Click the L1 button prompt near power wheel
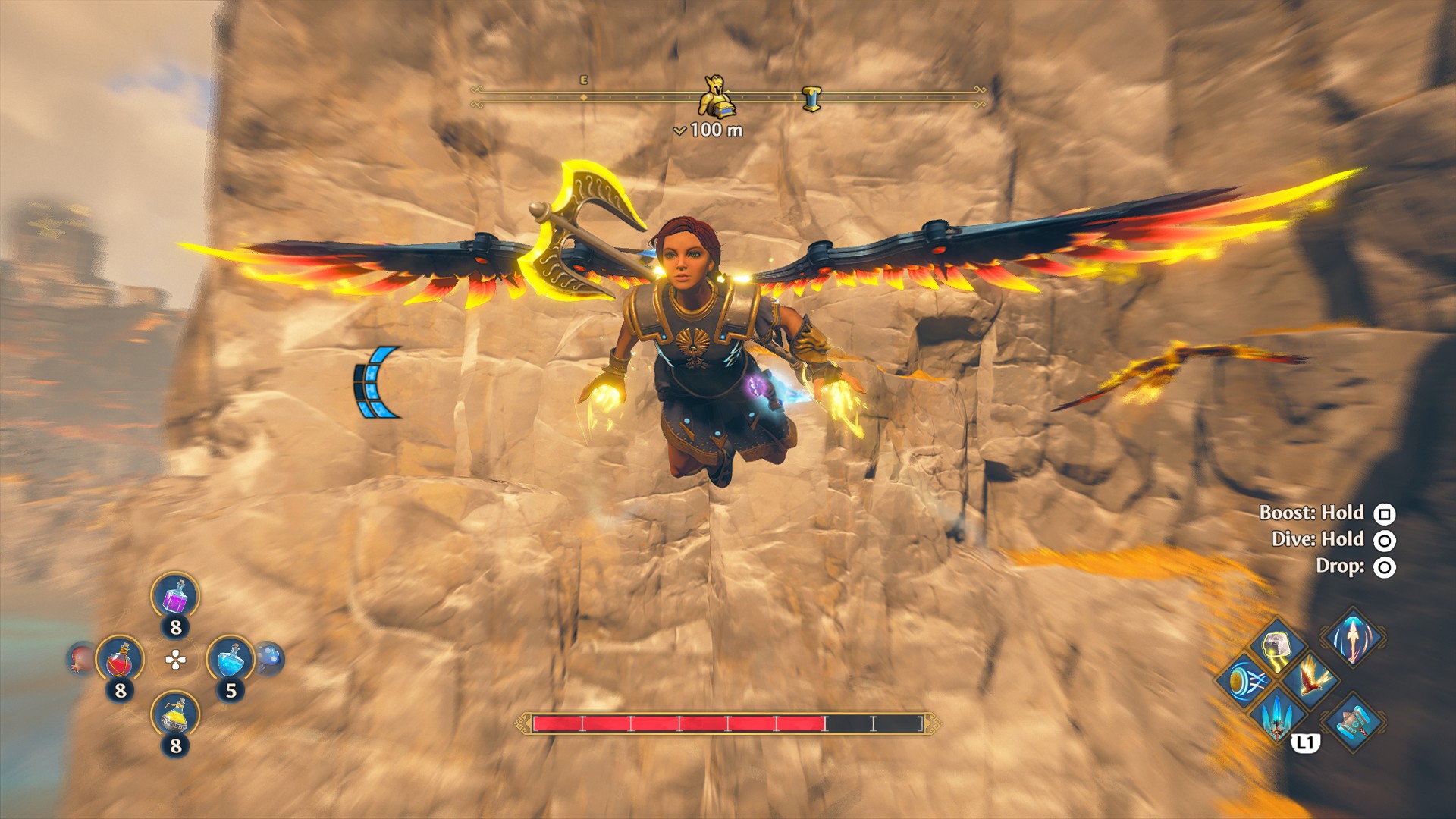 pyautogui.click(x=1306, y=742)
